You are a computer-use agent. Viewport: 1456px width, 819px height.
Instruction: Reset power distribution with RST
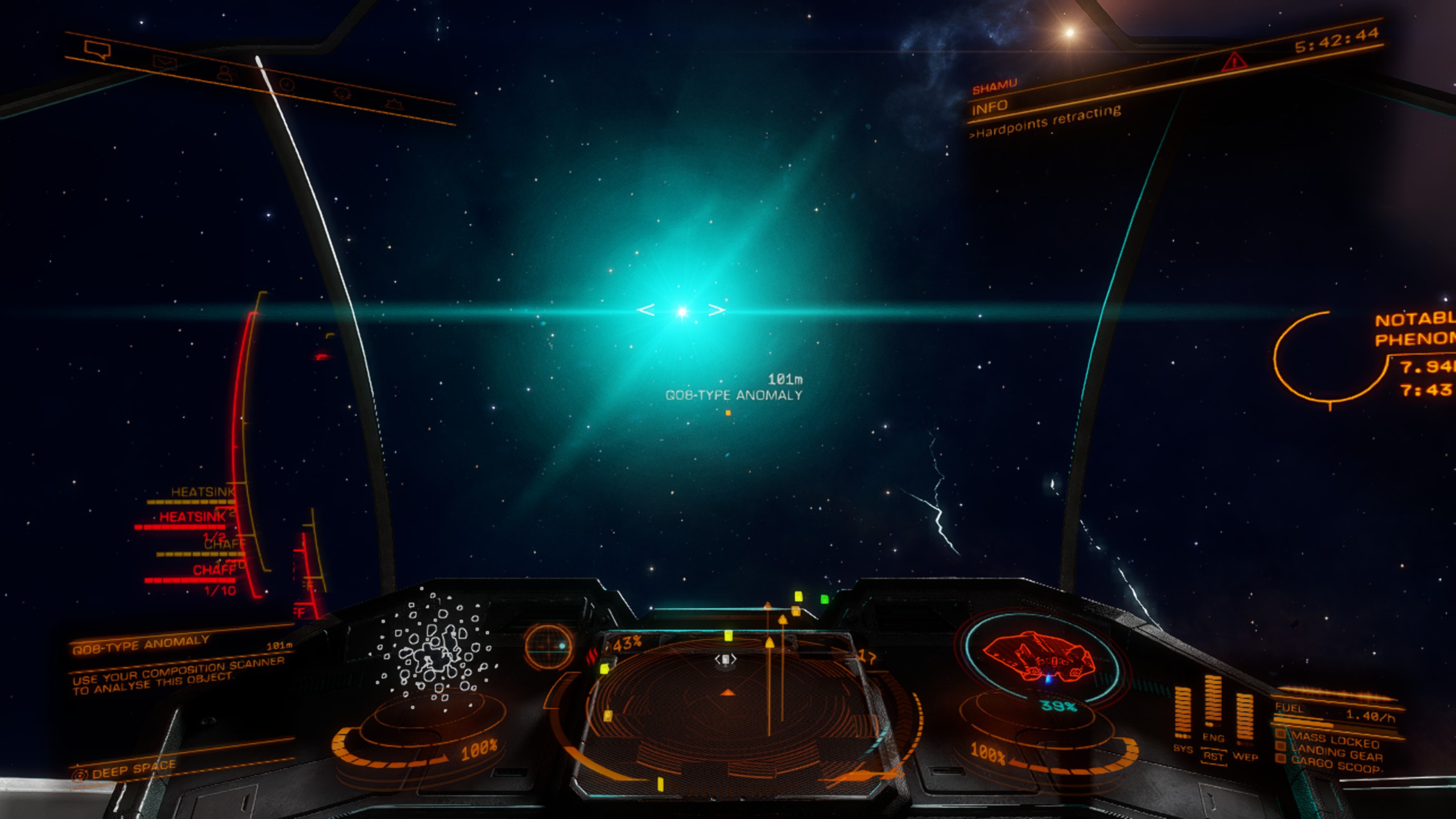coord(1213,756)
